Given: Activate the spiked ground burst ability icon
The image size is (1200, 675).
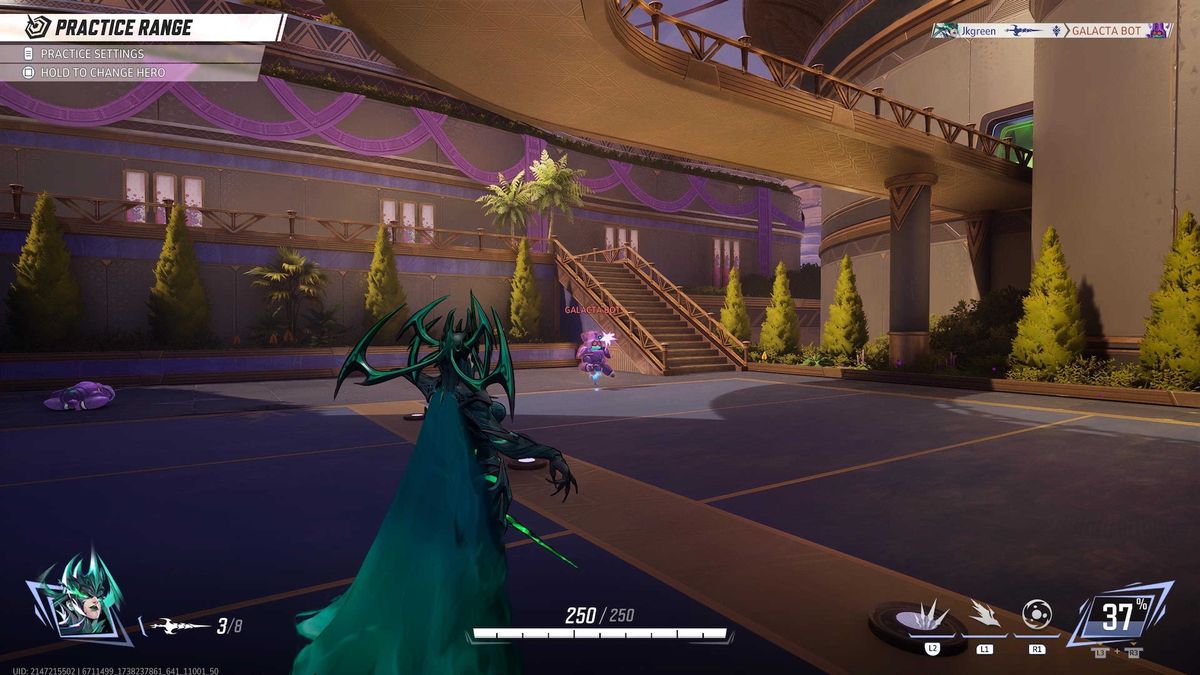Looking at the screenshot, I should tap(932, 616).
